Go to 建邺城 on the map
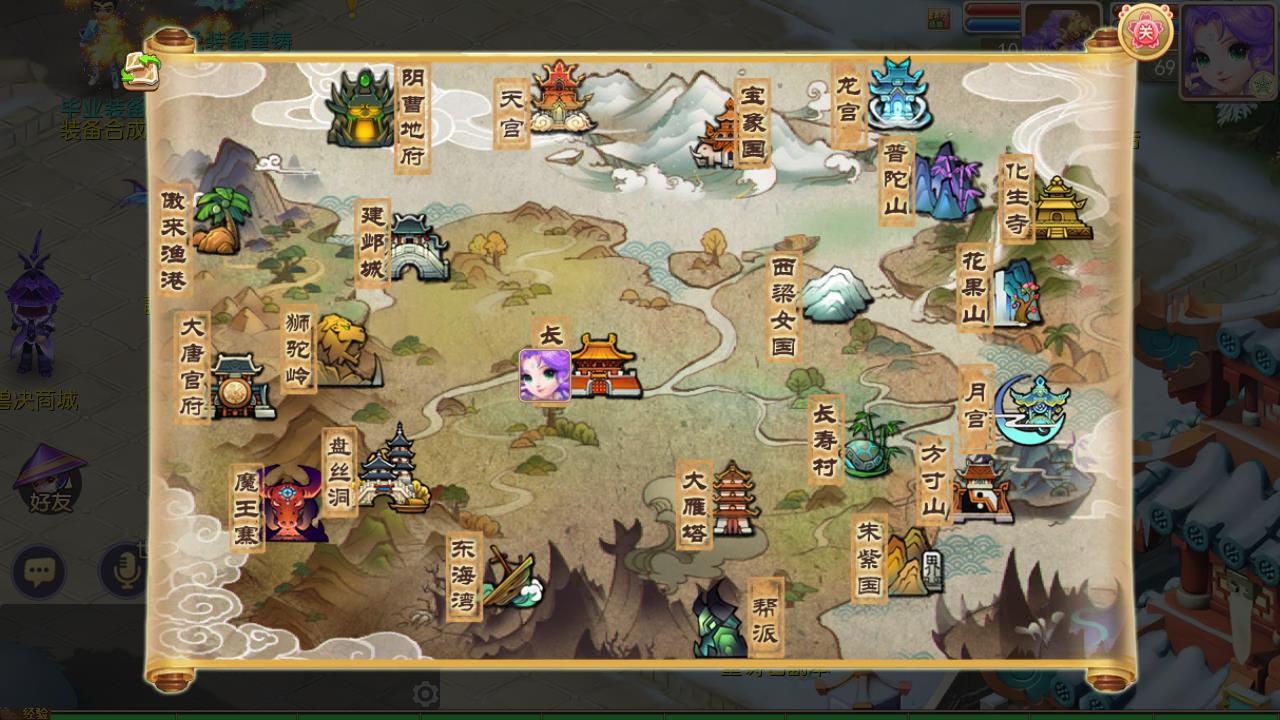Viewport: 1280px width, 720px height. (x=420, y=247)
